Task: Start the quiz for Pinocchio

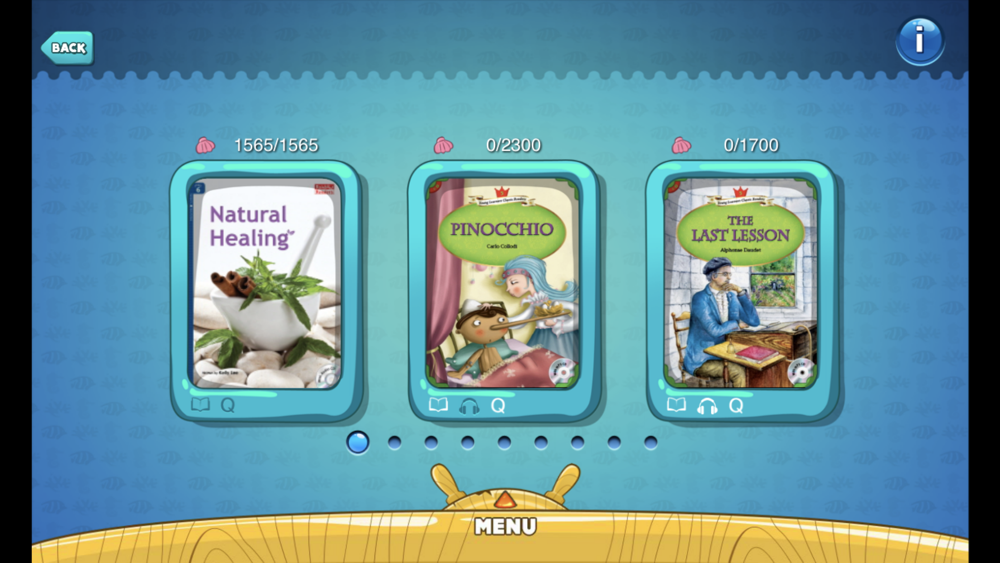Action: point(498,405)
